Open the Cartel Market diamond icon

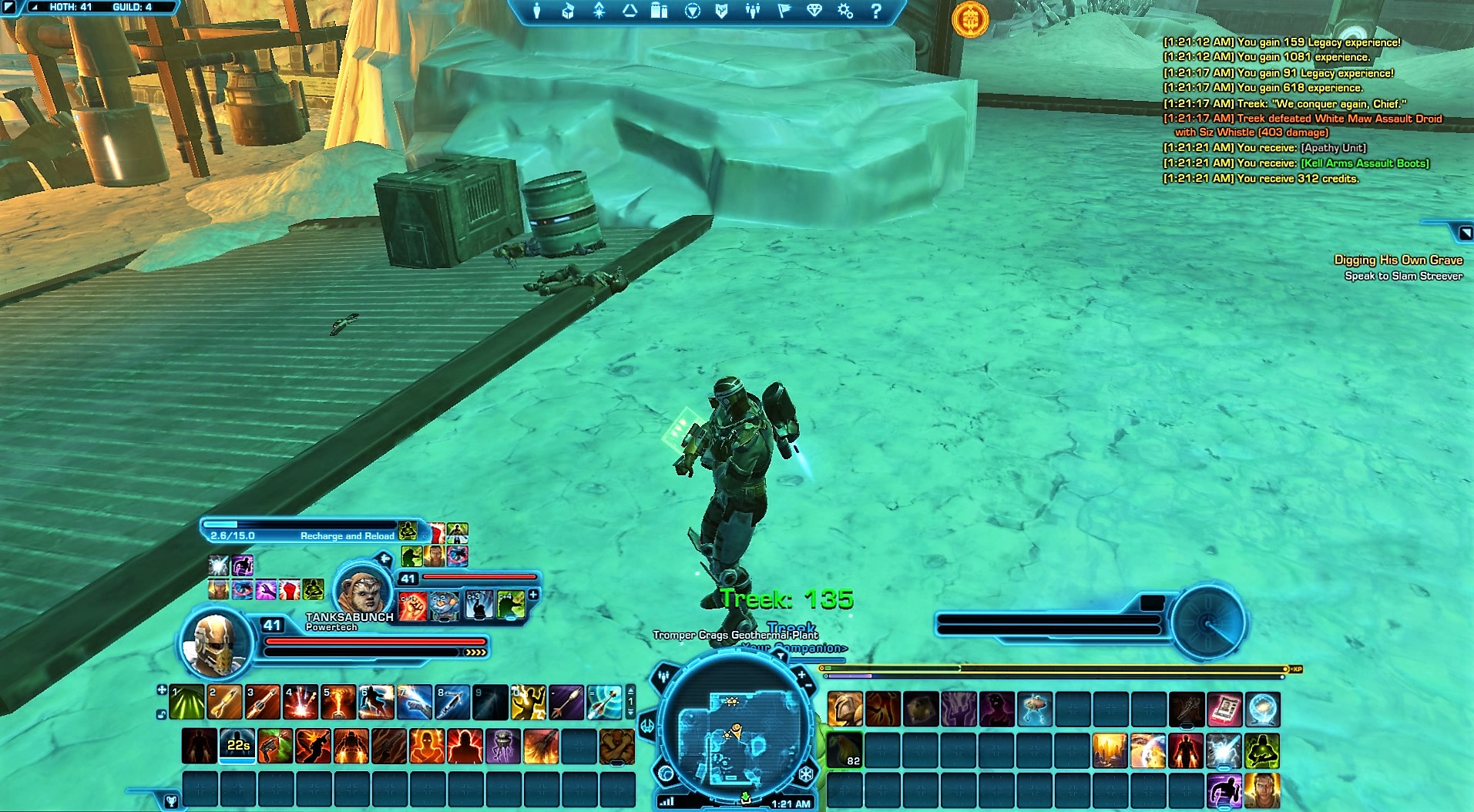click(x=814, y=12)
